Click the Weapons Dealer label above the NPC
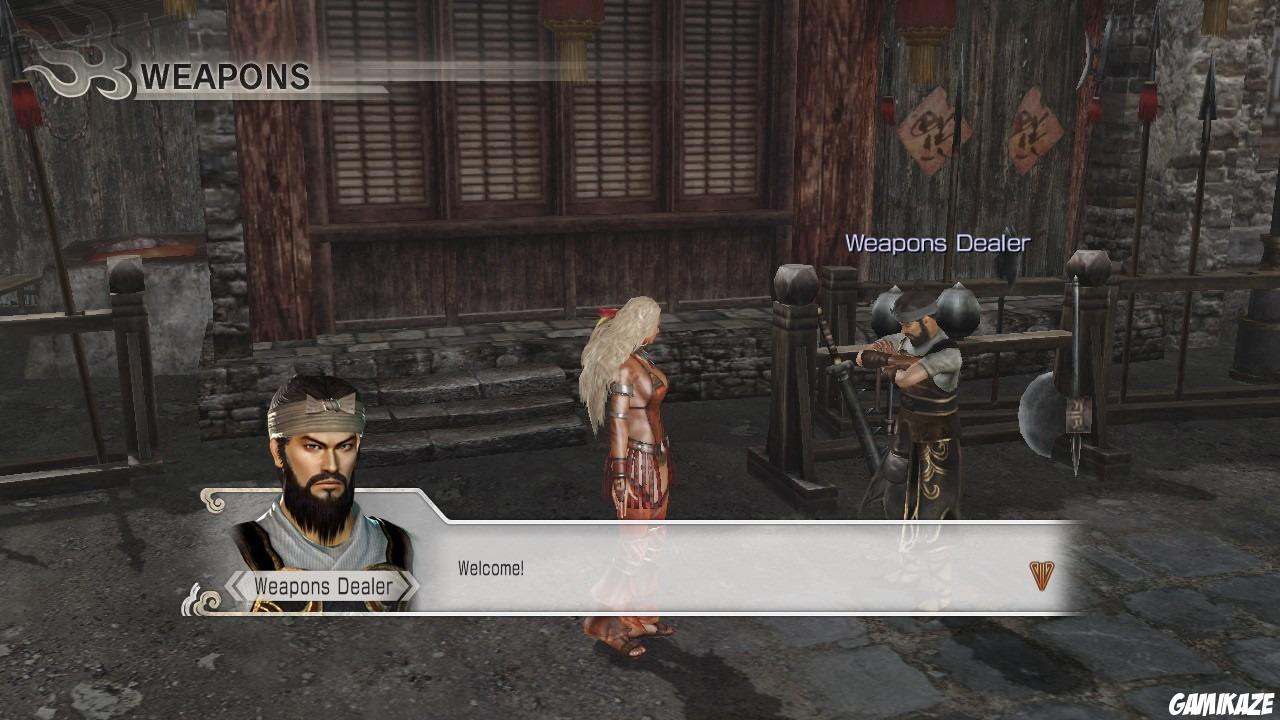The width and height of the screenshot is (1280, 720). (x=938, y=243)
